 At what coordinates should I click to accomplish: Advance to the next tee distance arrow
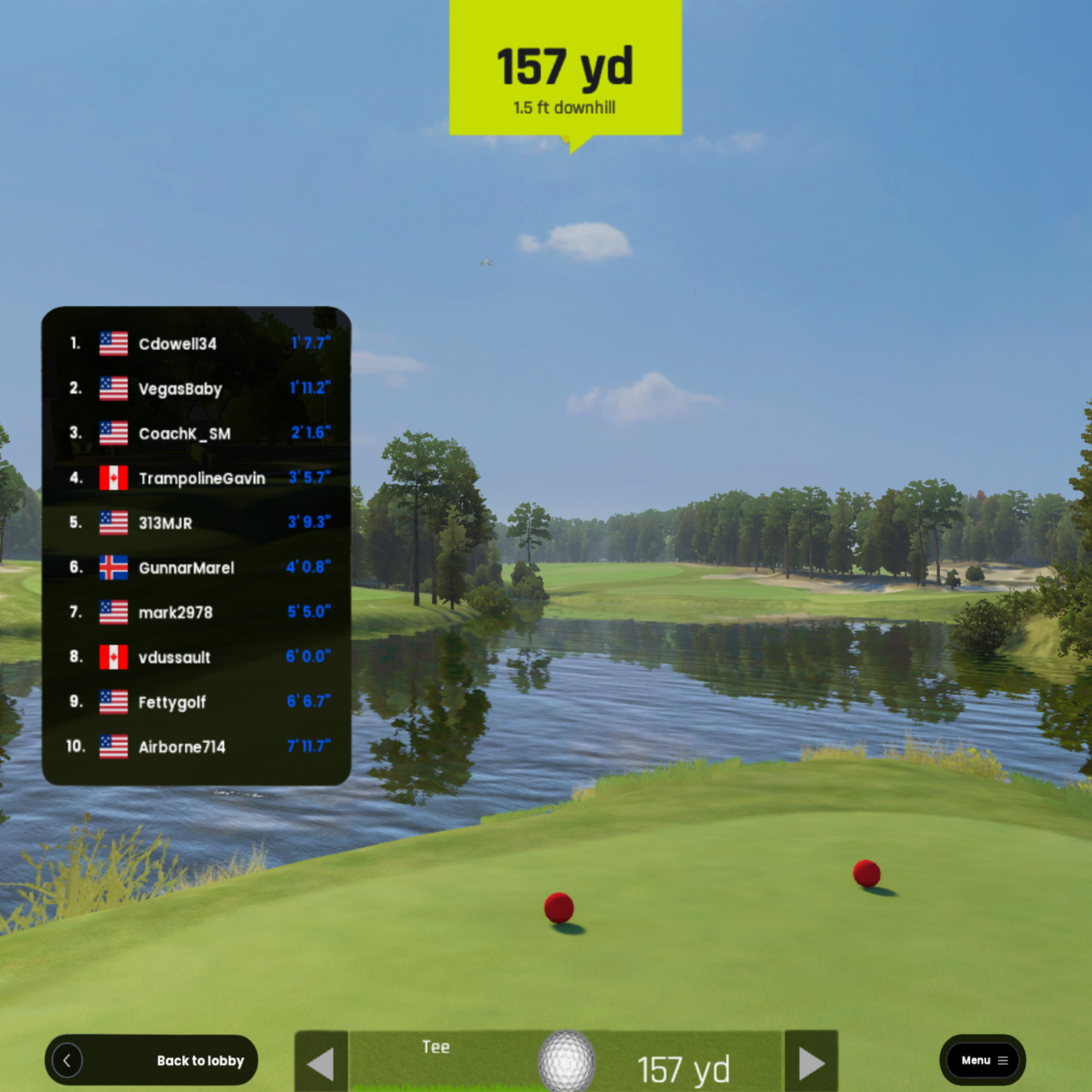point(811,1064)
